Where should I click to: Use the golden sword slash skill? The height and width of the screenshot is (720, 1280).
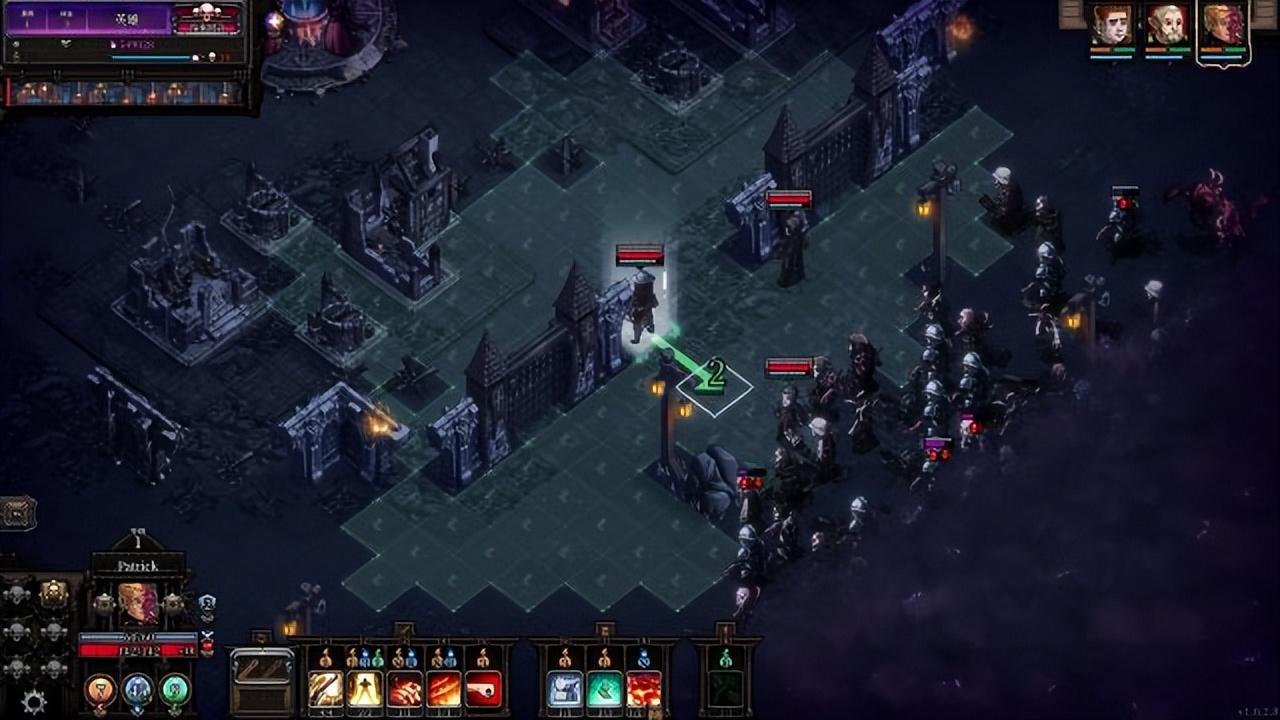325,688
